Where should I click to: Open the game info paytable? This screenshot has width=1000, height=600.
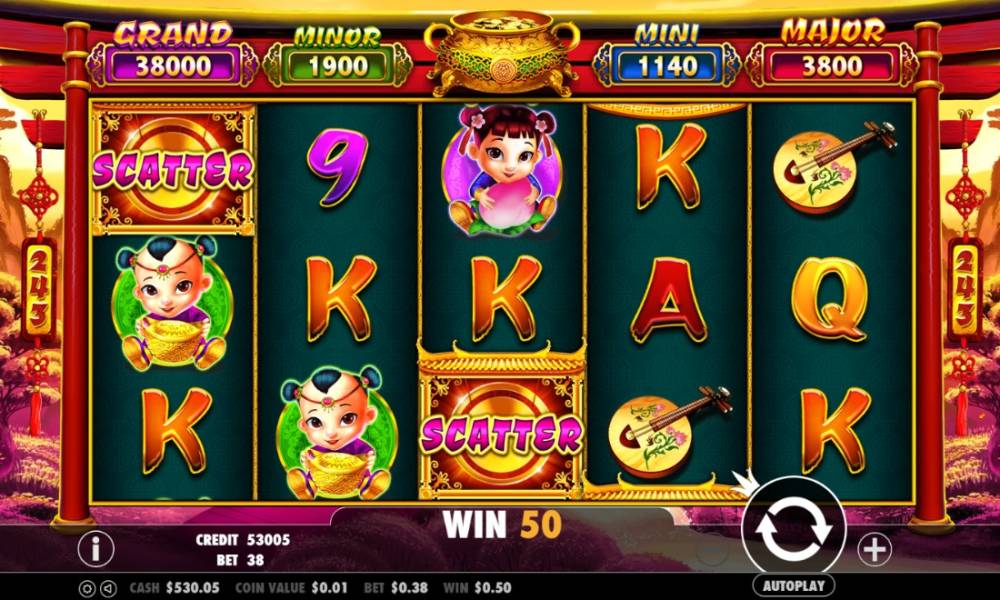click(96, 548)
